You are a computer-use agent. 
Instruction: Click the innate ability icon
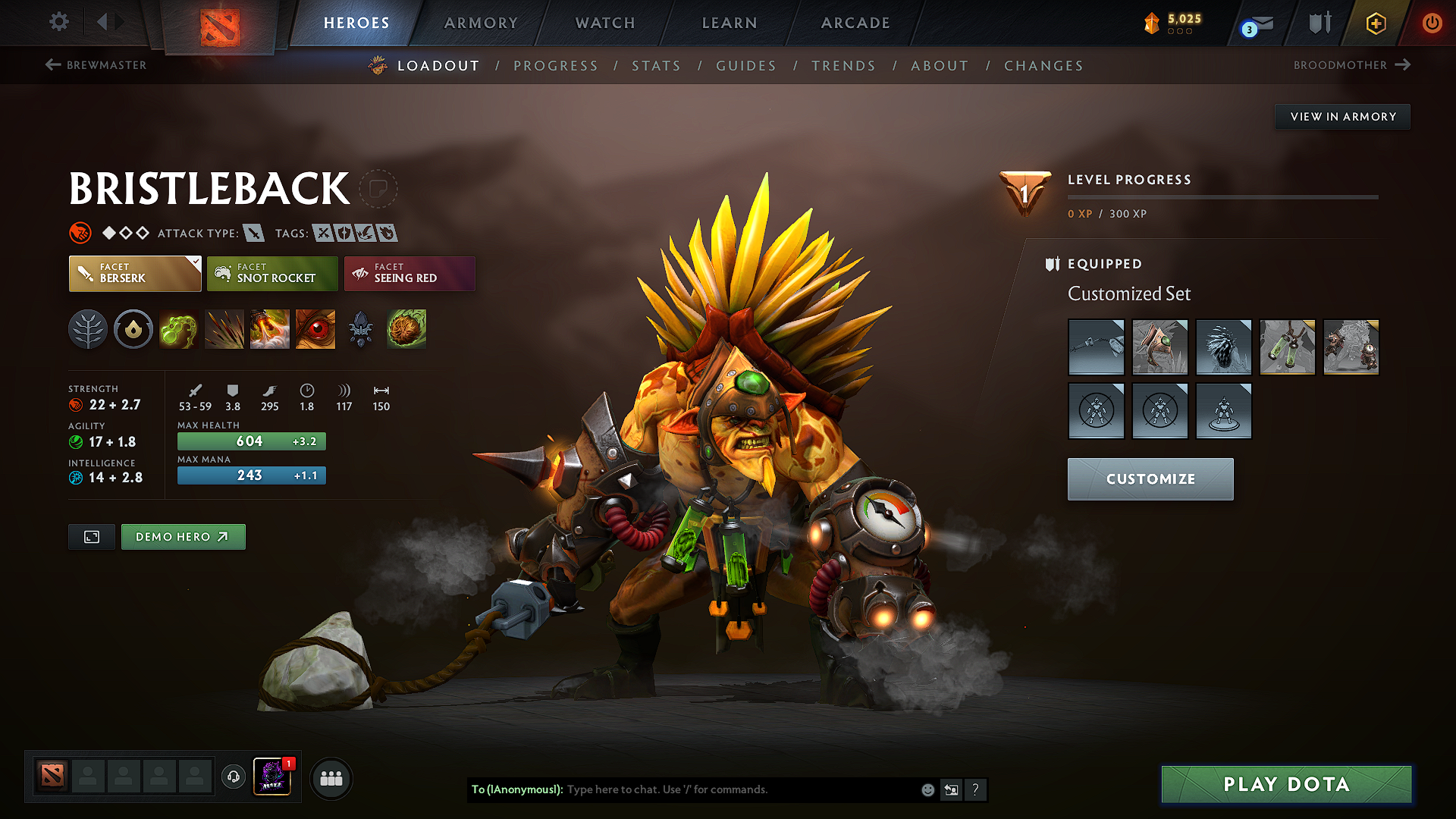point(133,329)
